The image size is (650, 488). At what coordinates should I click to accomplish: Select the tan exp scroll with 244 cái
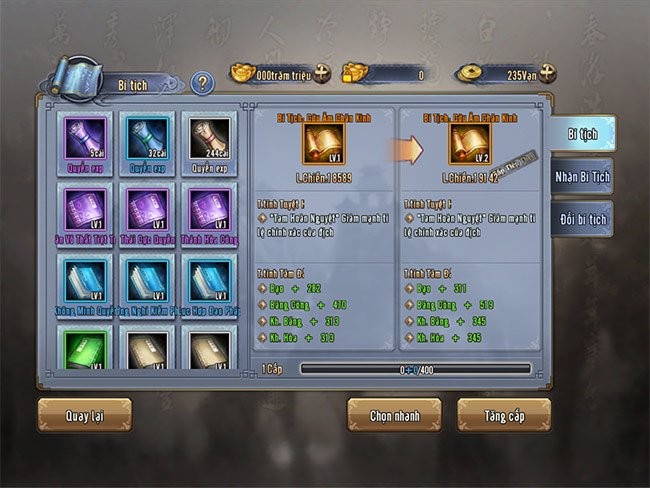pos(209,138)
